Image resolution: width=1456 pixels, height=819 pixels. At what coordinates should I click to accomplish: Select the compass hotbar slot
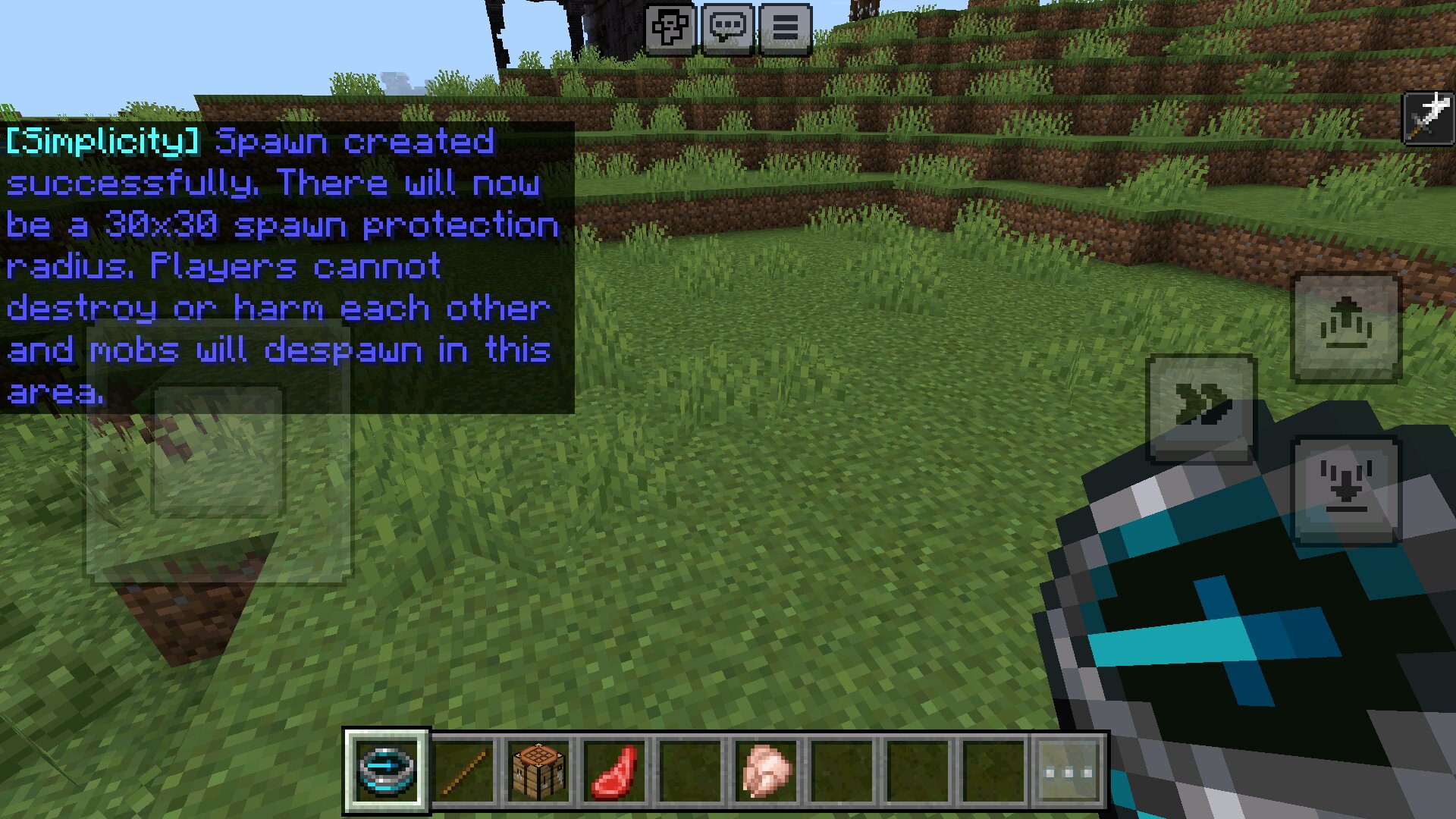click(x=387, y=771)
